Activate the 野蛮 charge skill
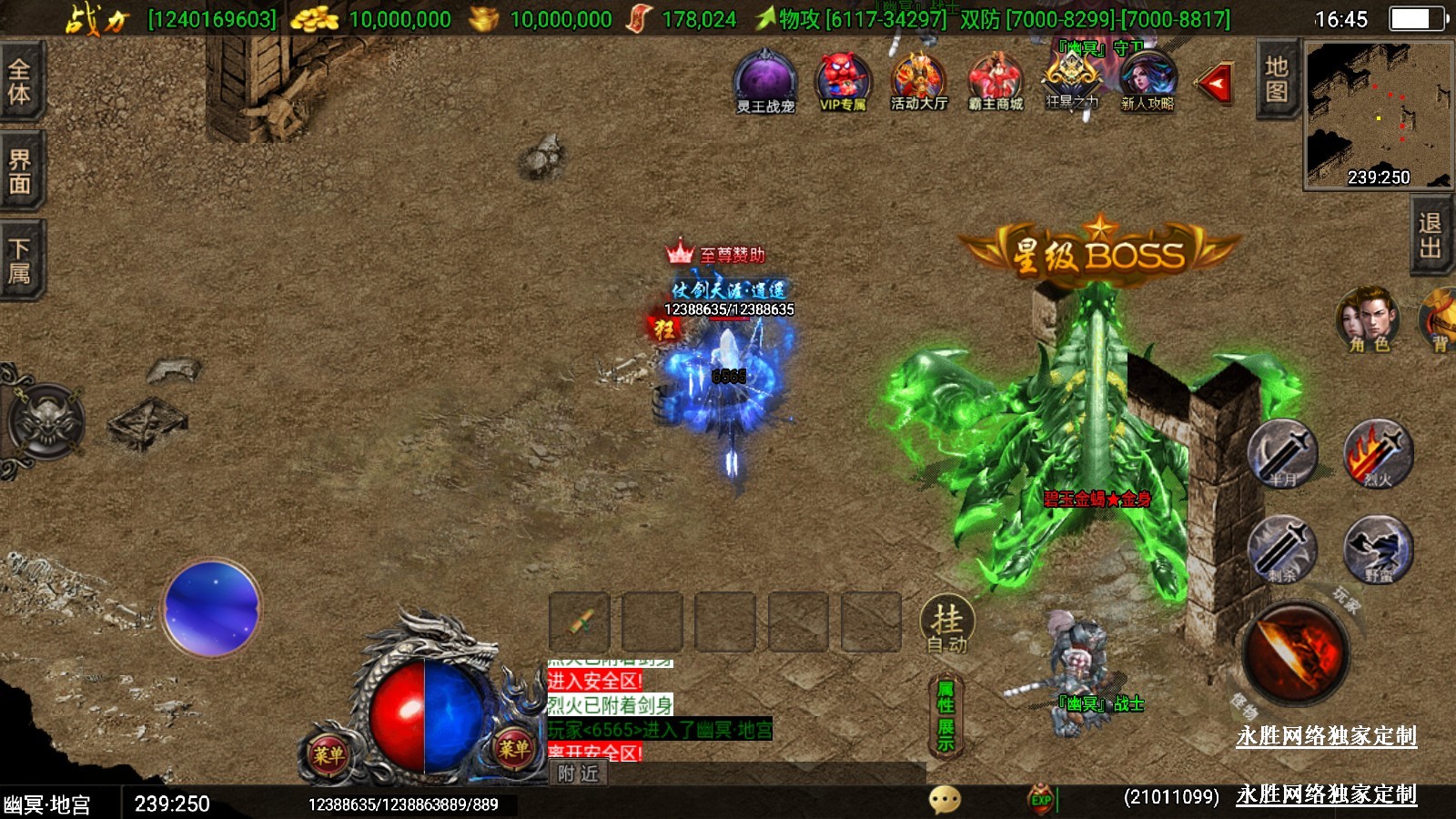 (x=1378, y=549)
